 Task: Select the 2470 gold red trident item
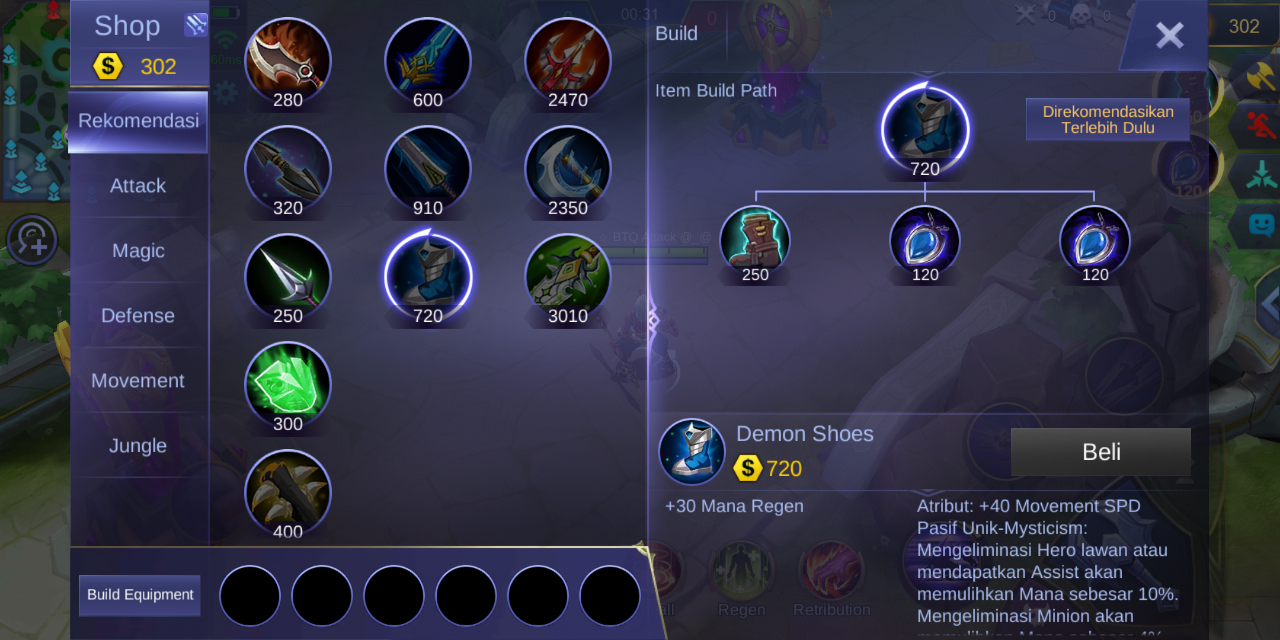tap(568, 60)
